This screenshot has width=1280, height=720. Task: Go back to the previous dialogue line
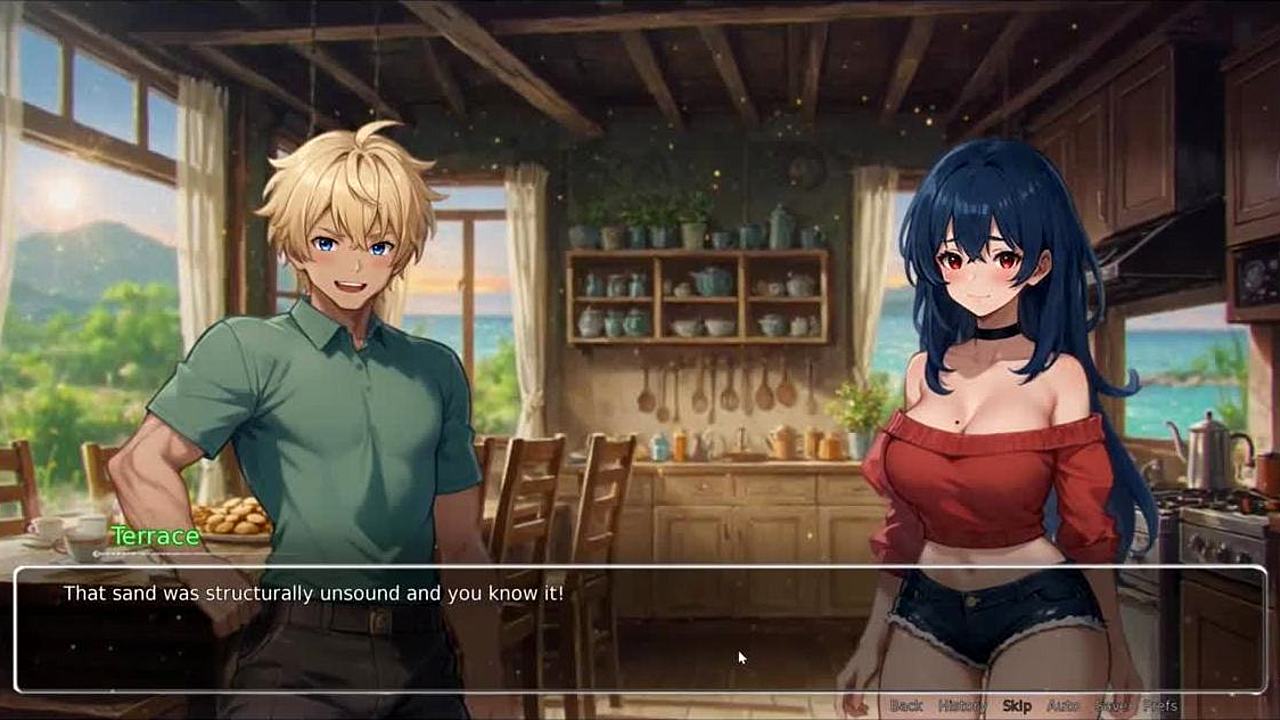906,706
